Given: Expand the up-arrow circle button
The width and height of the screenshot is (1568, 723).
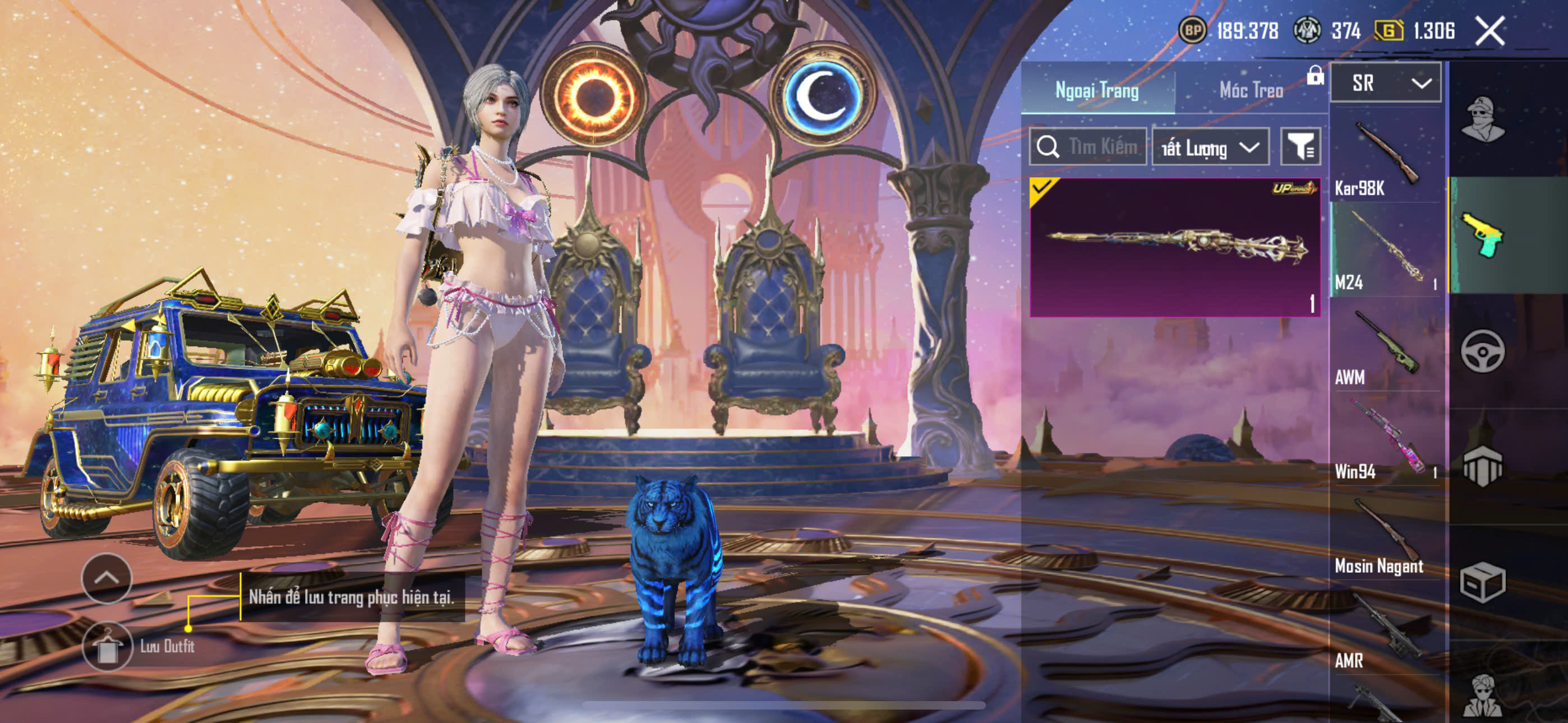Looking at the screenshot, I should (107, 577).
